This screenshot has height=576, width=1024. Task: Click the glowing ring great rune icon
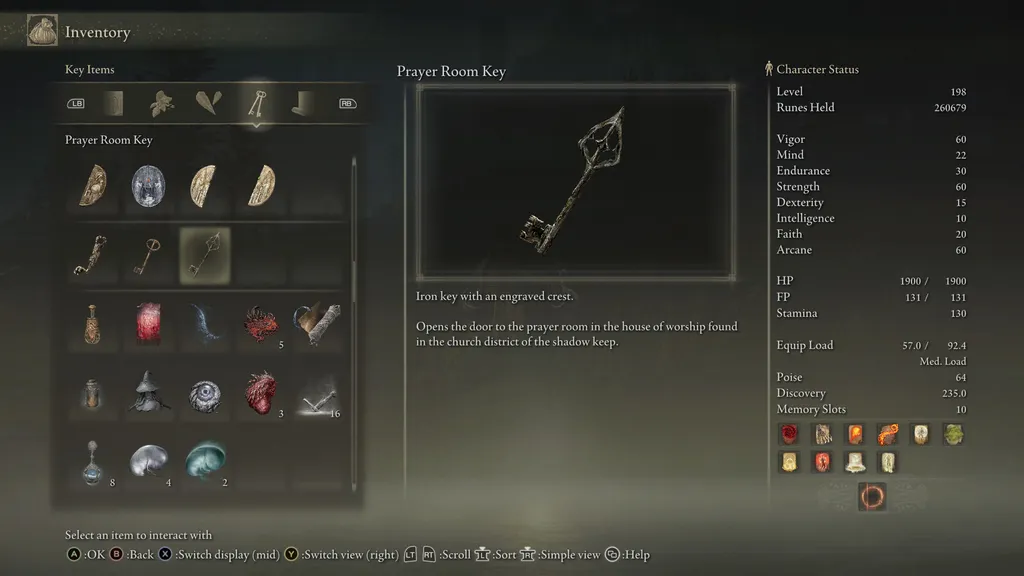point(872,496)
